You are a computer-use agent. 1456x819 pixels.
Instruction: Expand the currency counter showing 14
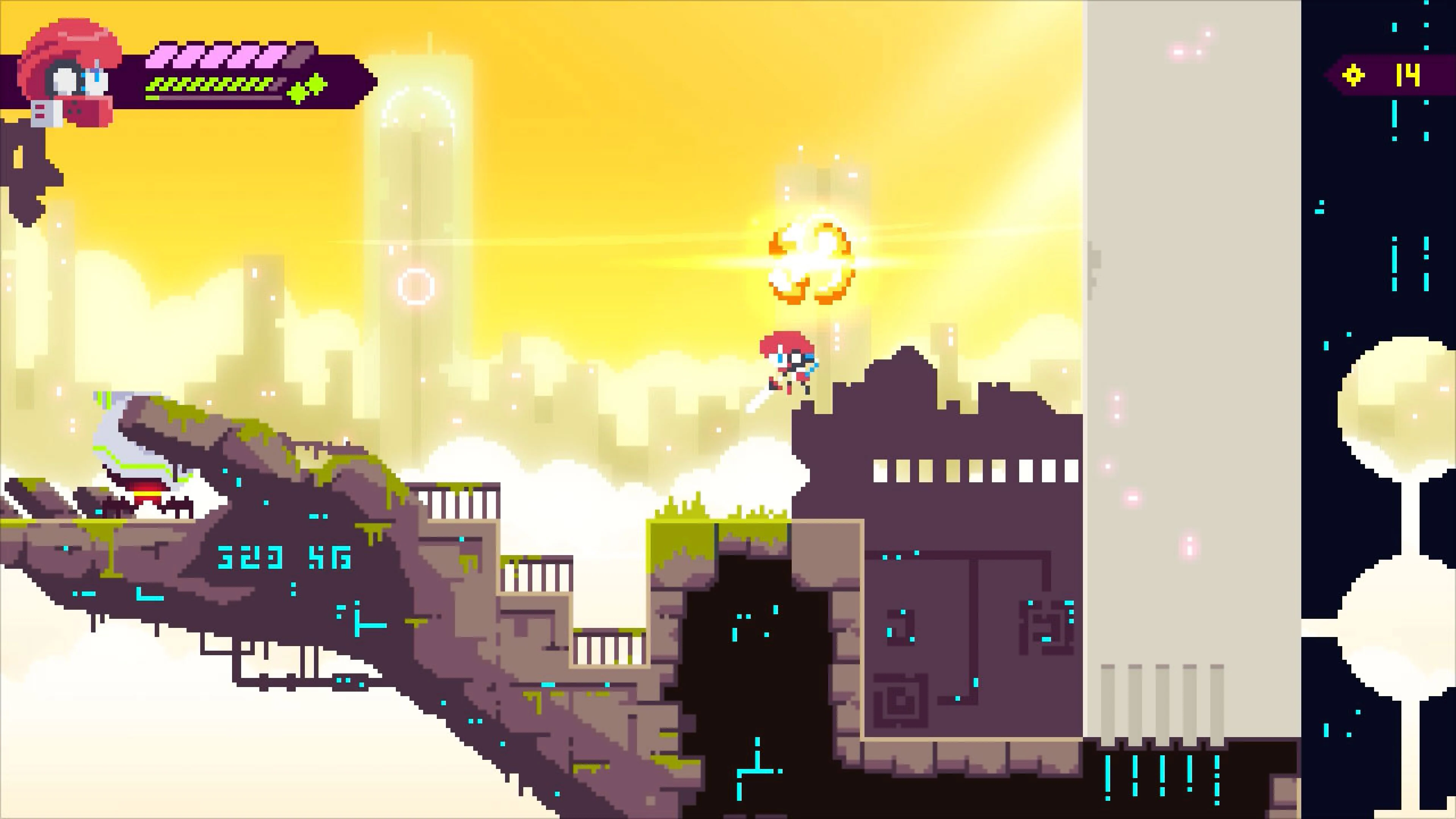tap(1407, 75)
